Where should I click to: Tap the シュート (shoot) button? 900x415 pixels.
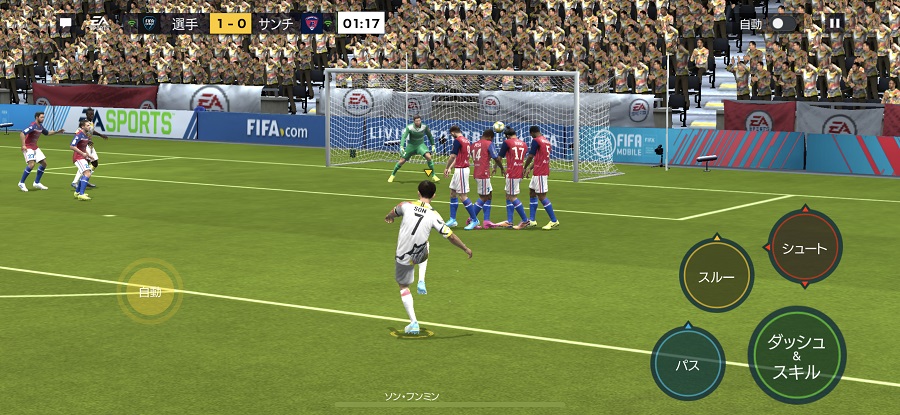[x=804, y=248]
